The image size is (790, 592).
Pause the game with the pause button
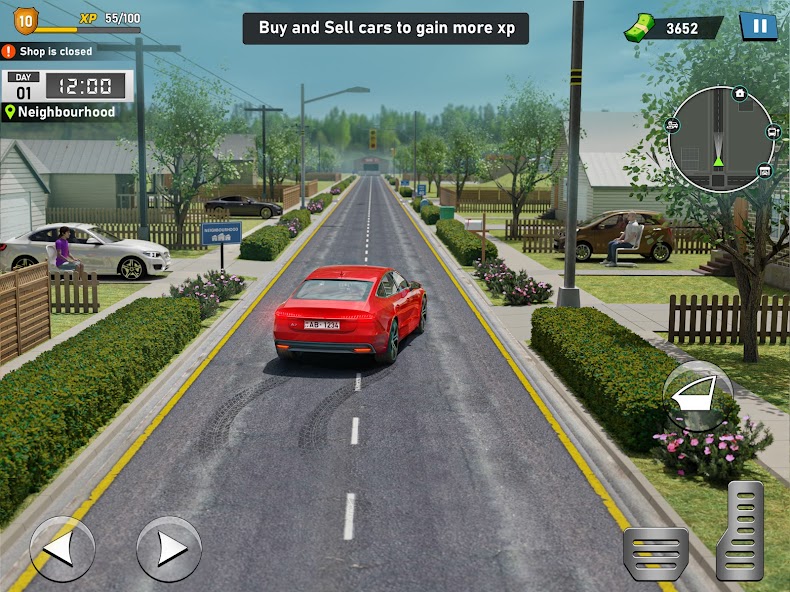pyautogui.click(x=758, y=26)
